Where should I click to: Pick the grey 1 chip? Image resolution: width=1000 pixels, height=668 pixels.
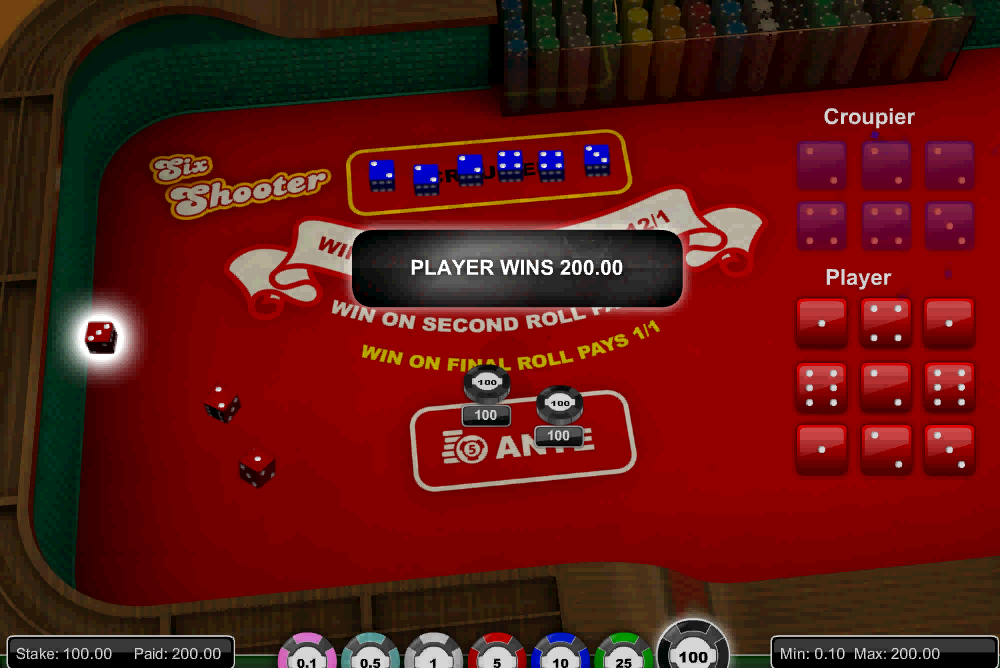tap(434, 655)
